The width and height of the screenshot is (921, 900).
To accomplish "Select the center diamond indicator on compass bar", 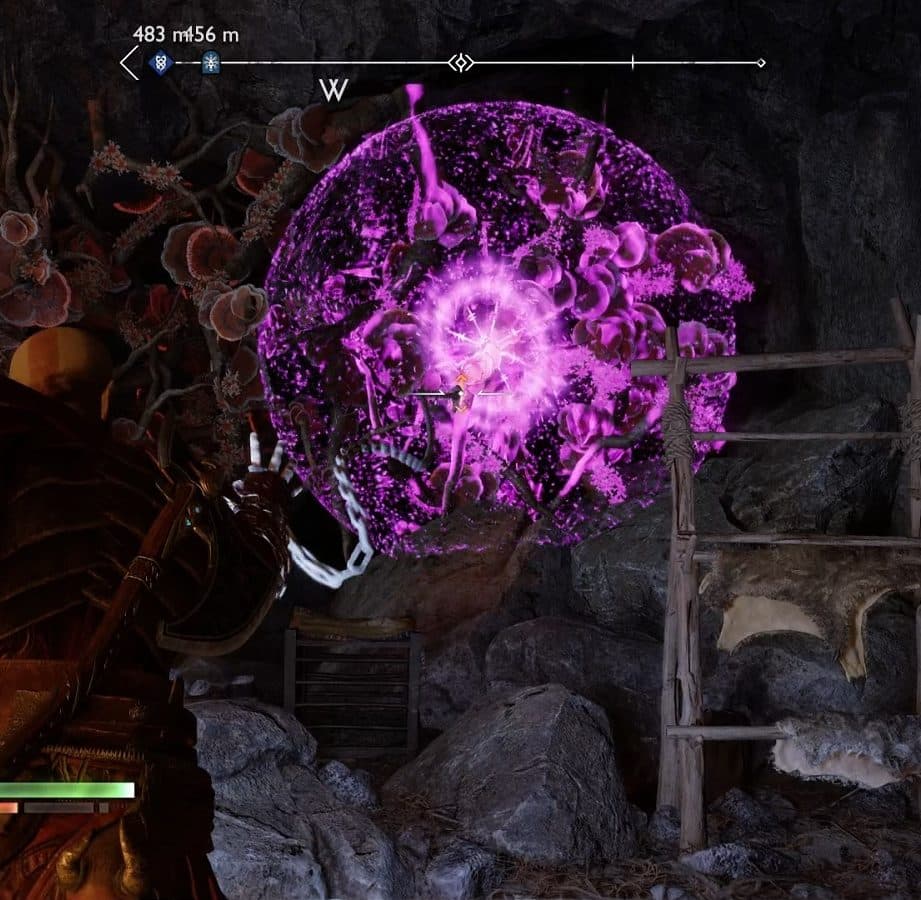I will [x=460, y=63].
